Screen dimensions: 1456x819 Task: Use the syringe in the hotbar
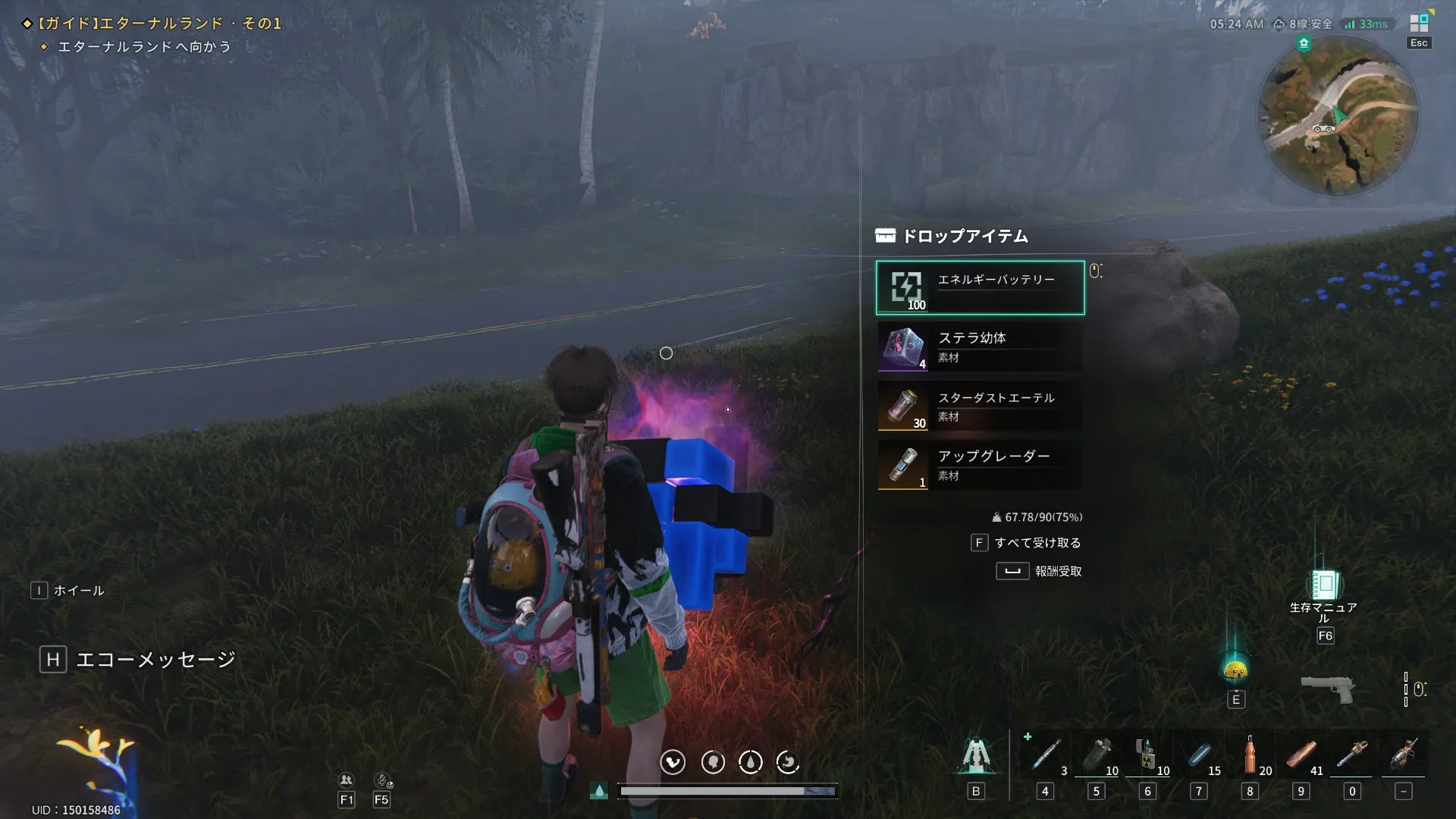(x=1045, y=755)
